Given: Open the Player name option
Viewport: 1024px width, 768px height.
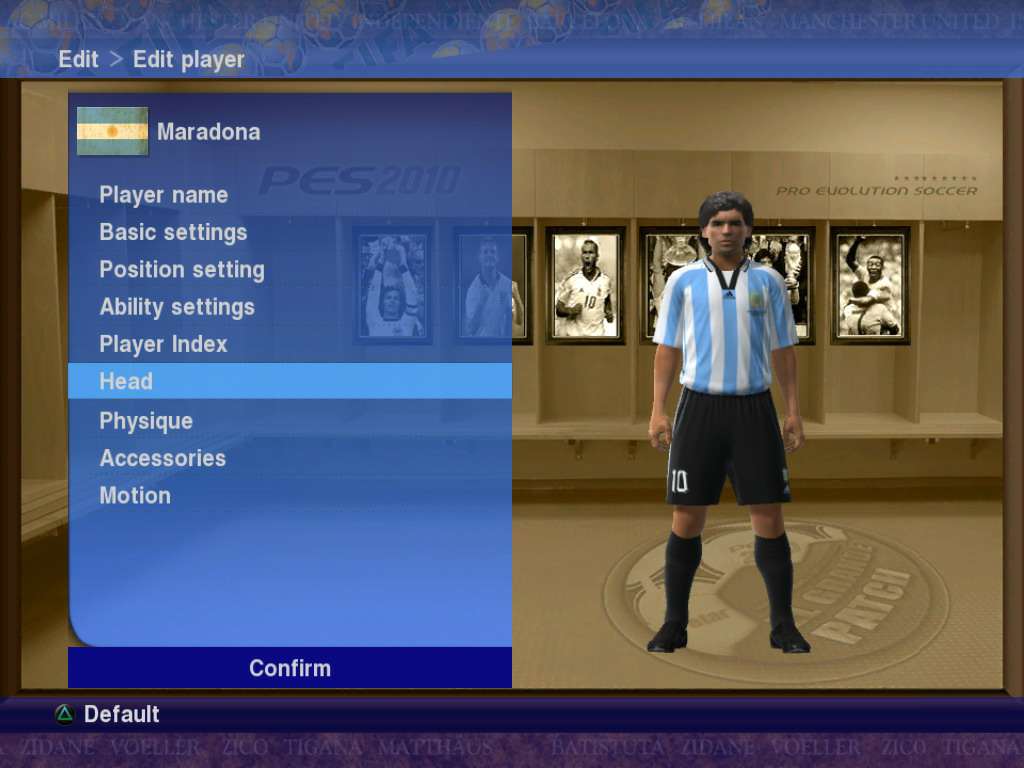Looking at the screenshot, I should click(x=164, y=195).
